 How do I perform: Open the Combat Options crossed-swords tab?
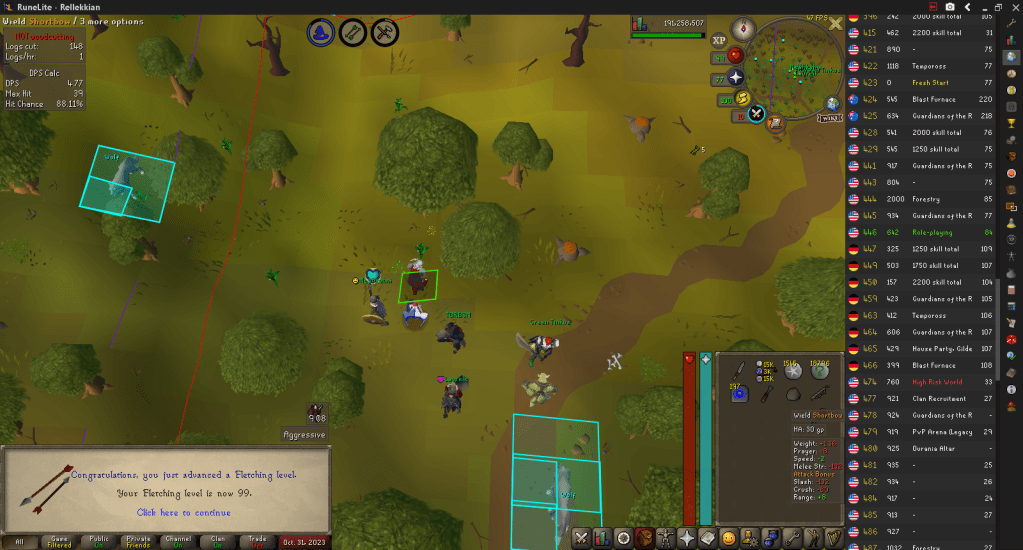click(x=581, y=538)
